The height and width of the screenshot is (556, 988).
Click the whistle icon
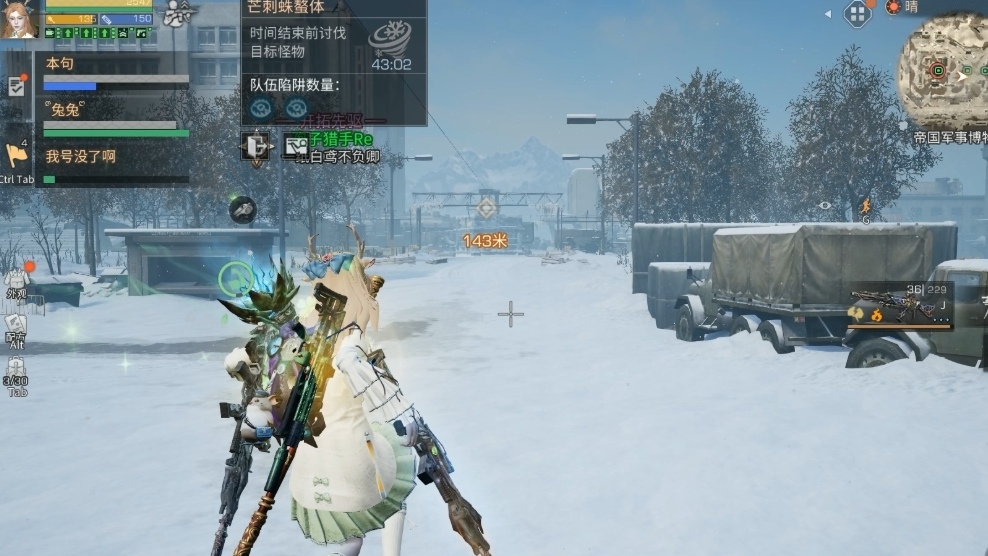click(242, 209)
